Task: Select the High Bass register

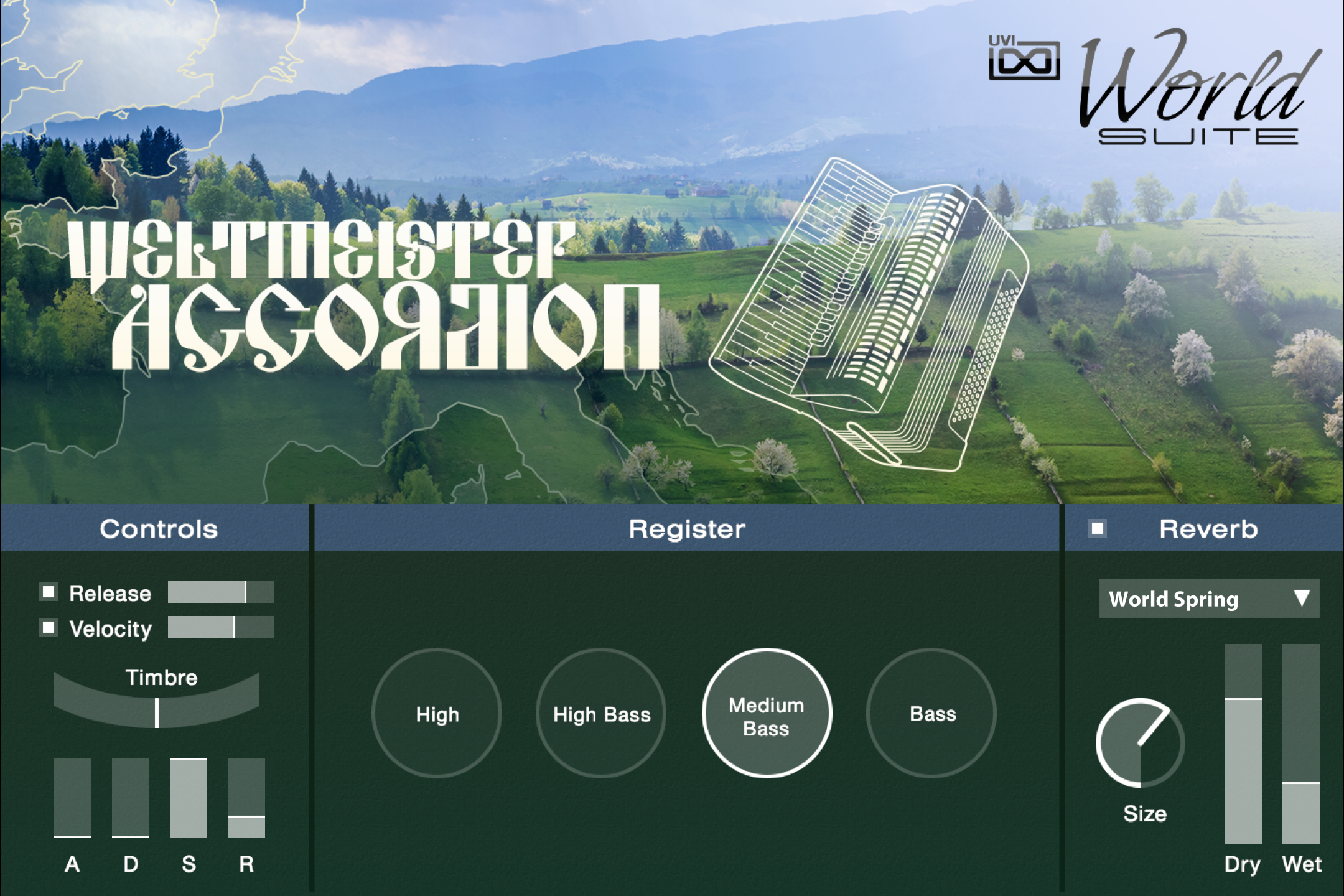Action: tap(600, 714)
